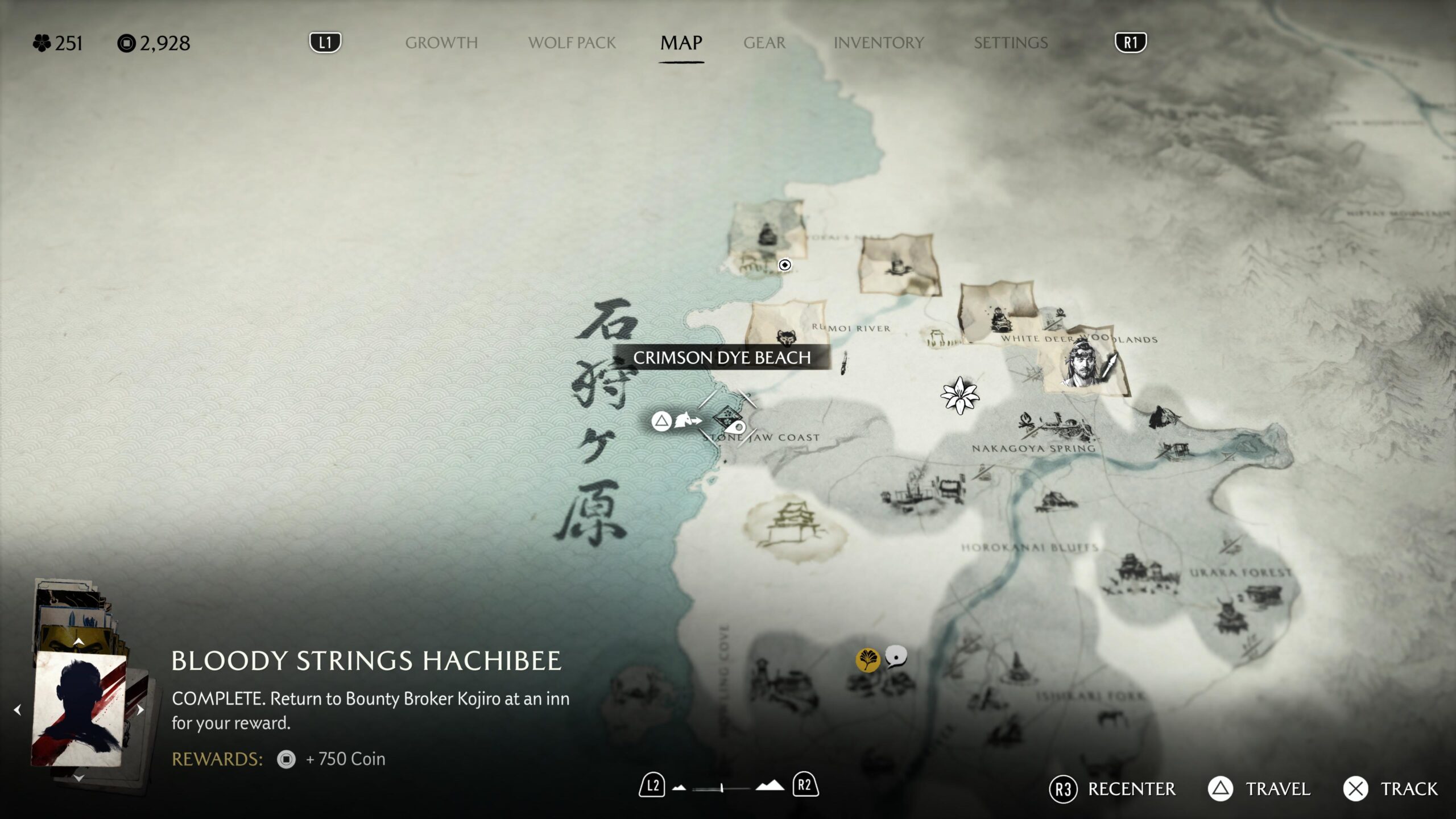Click the golden ginkgo leaf marker
The height and width of the screenshot is (819, 1456).
click(867, 660)
